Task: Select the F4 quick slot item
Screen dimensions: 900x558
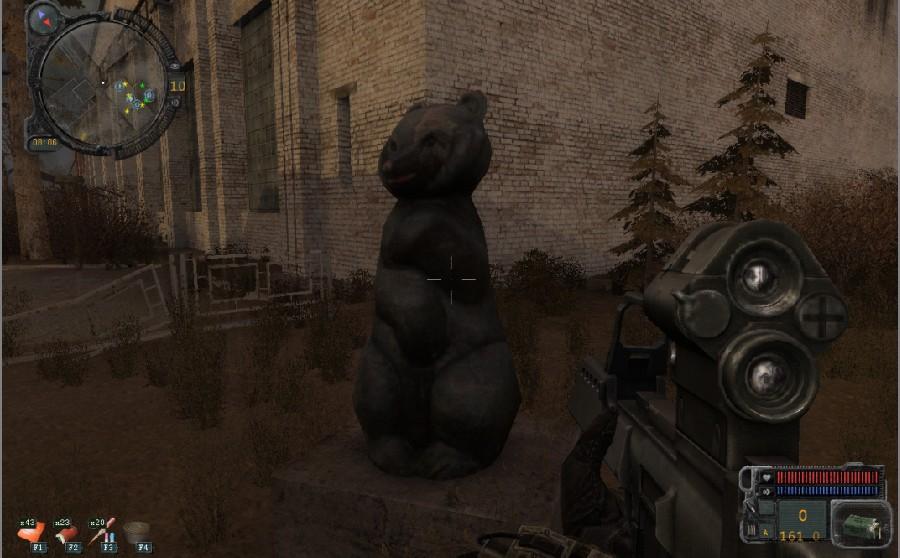Action: click(143, 533)
